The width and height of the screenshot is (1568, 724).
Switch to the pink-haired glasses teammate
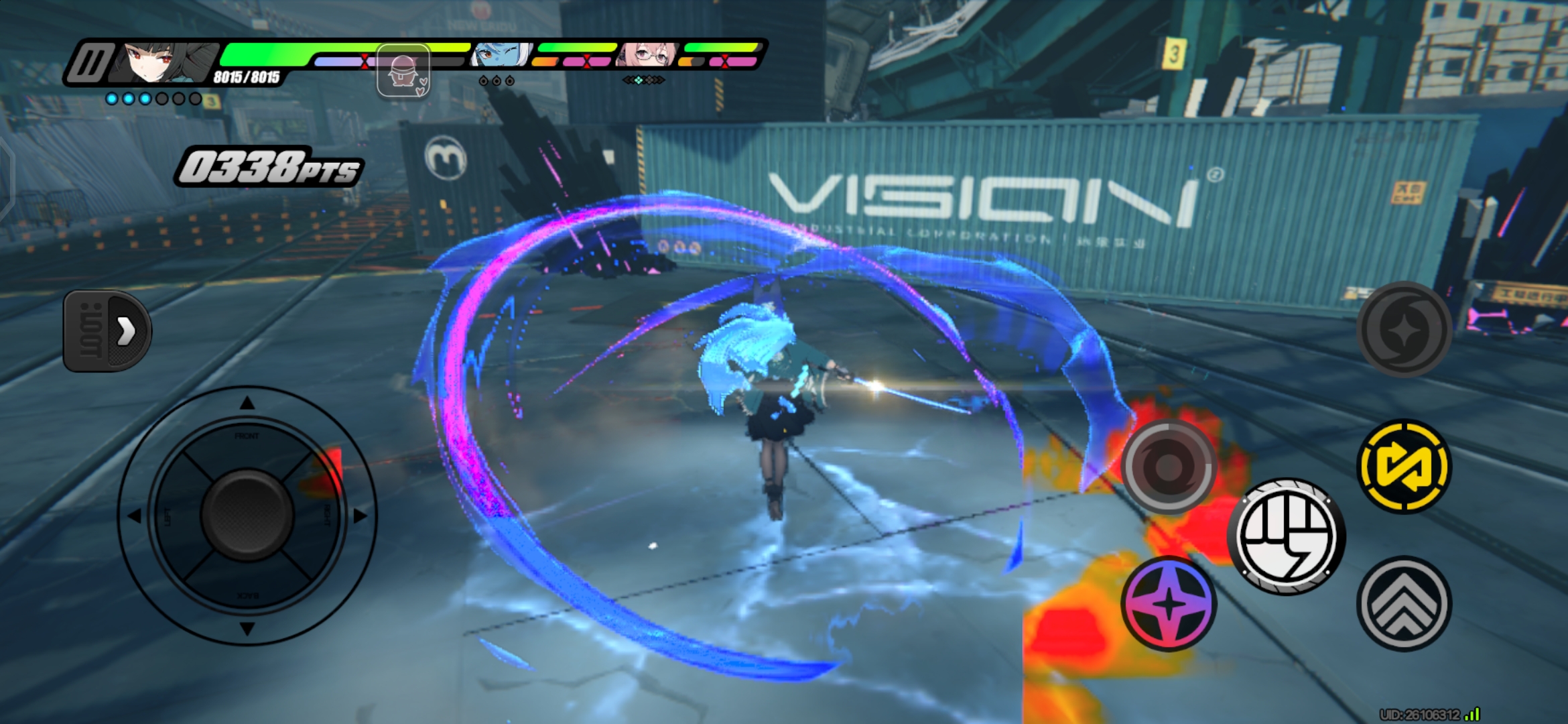point(647,56)
